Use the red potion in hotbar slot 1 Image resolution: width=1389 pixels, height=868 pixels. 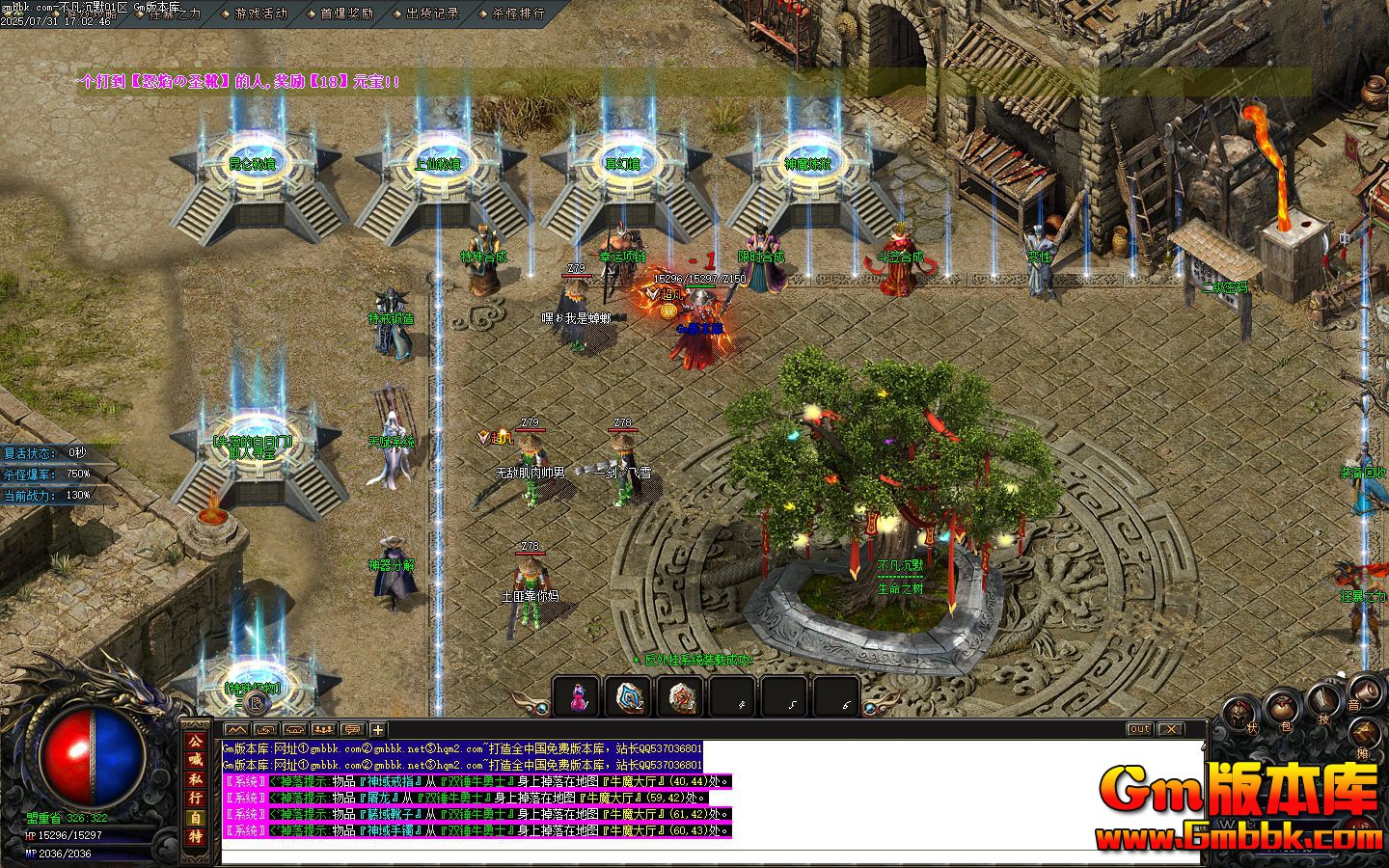point(579,696)
